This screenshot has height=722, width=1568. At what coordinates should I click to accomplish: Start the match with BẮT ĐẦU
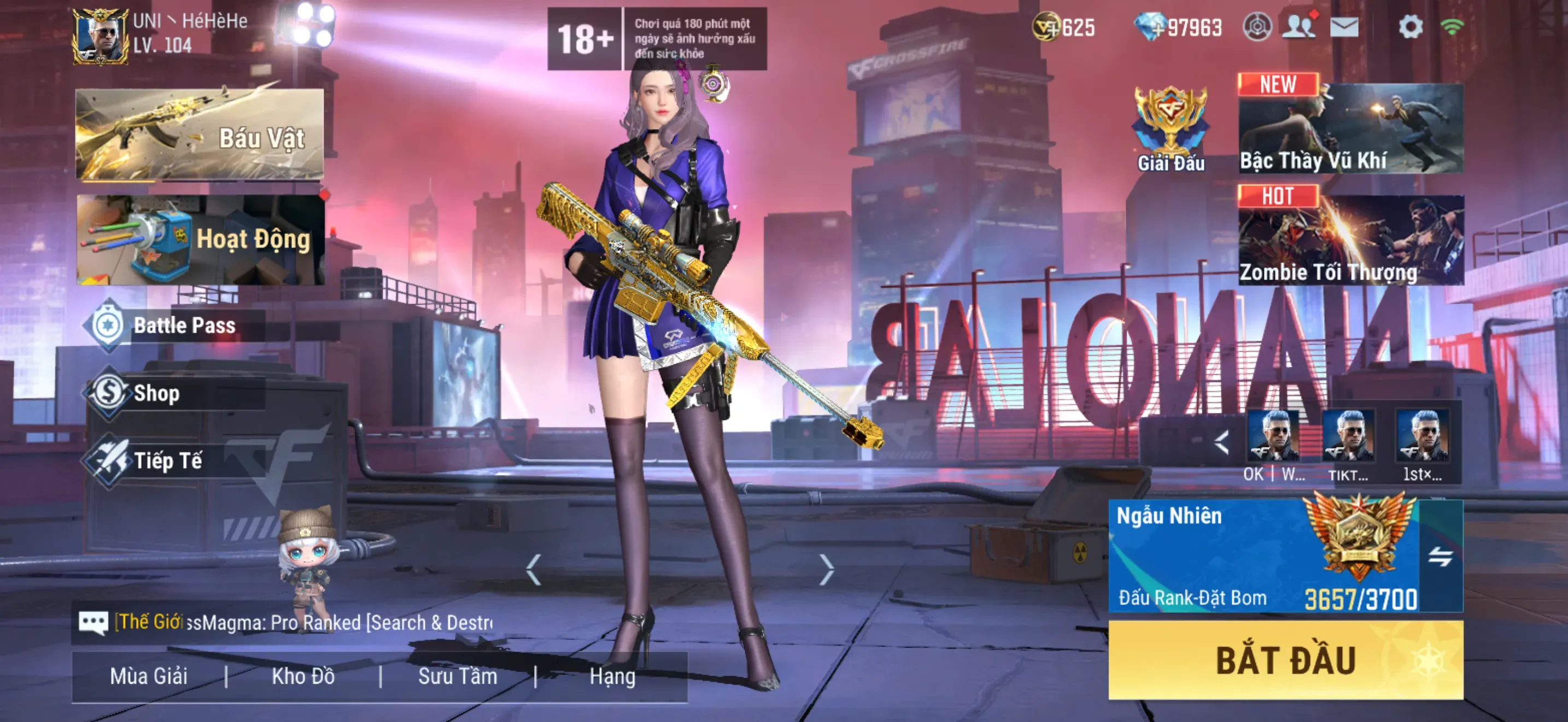(1285, 660)
